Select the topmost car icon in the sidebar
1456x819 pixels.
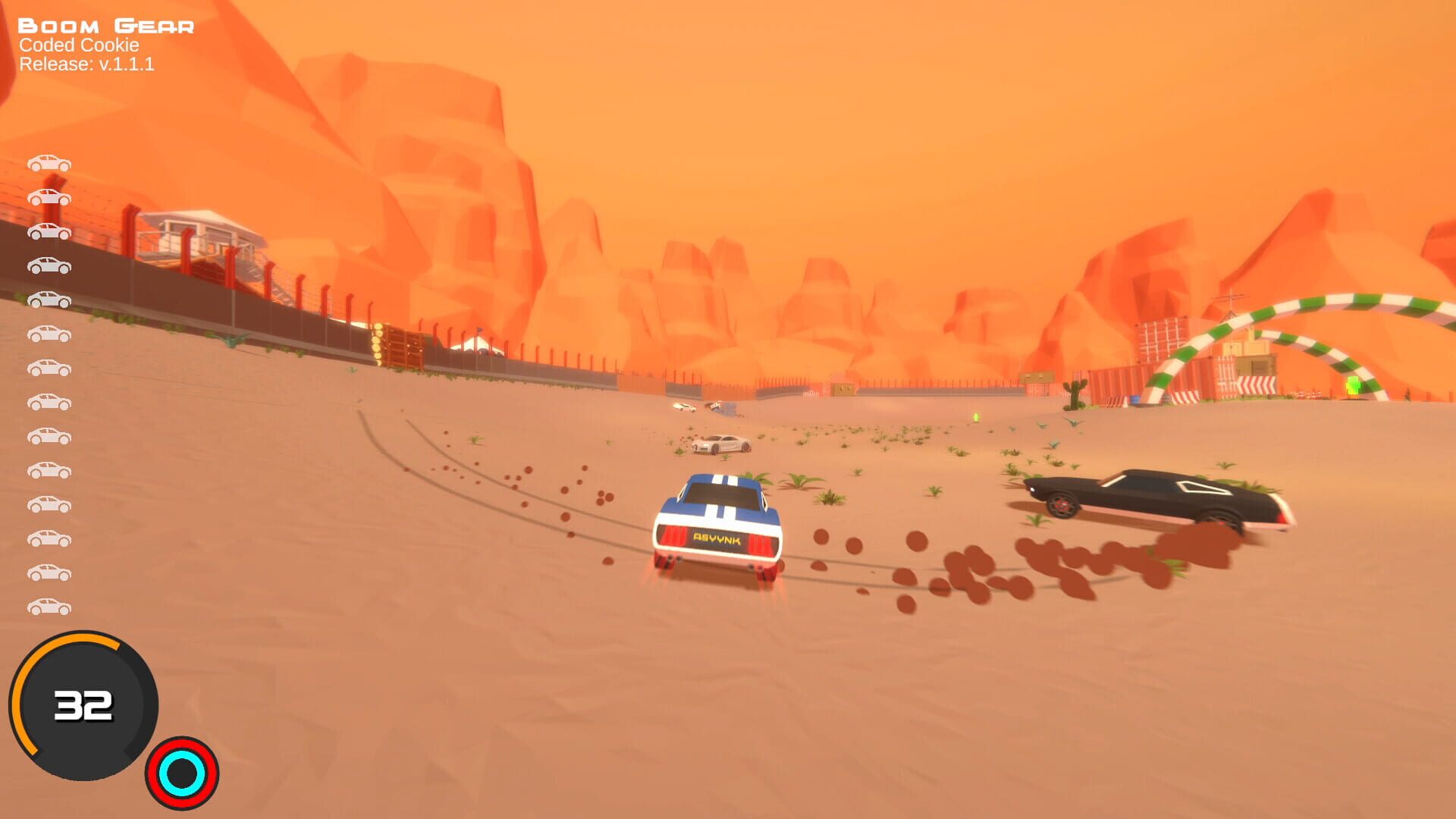pyautogui.click(x=49, y=162)
